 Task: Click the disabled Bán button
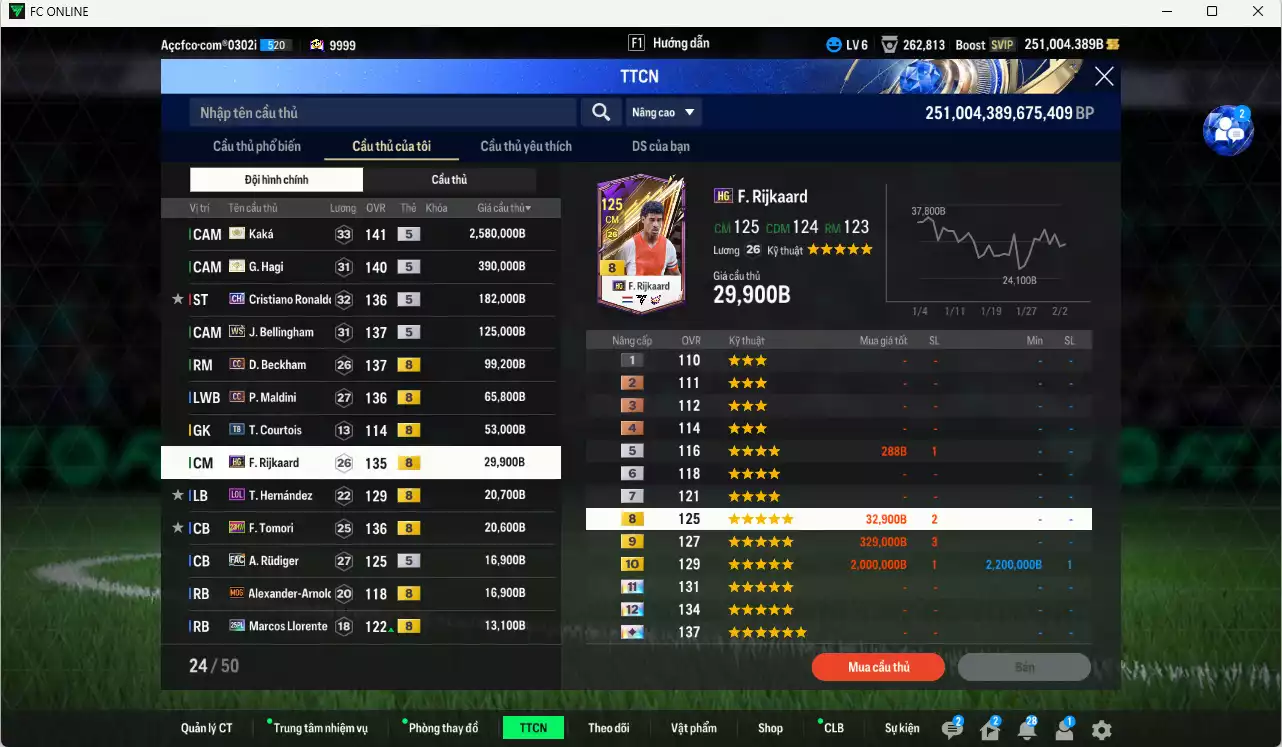pos(1024,667)
